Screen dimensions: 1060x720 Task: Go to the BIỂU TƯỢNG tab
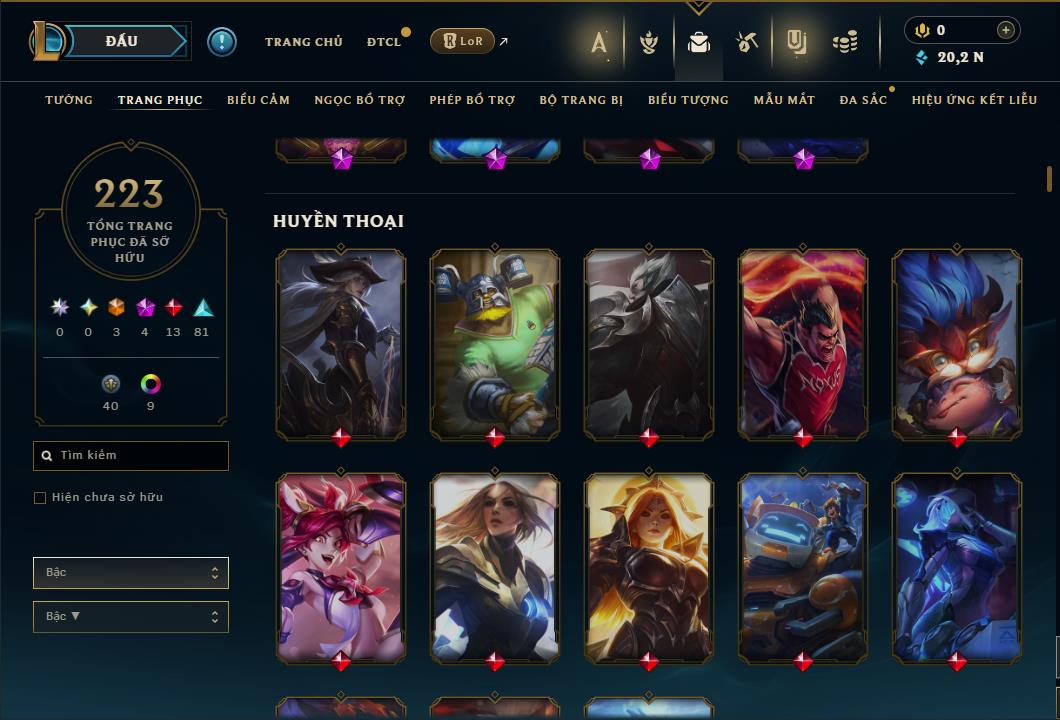pyautogui.click(x=688, y=100)
